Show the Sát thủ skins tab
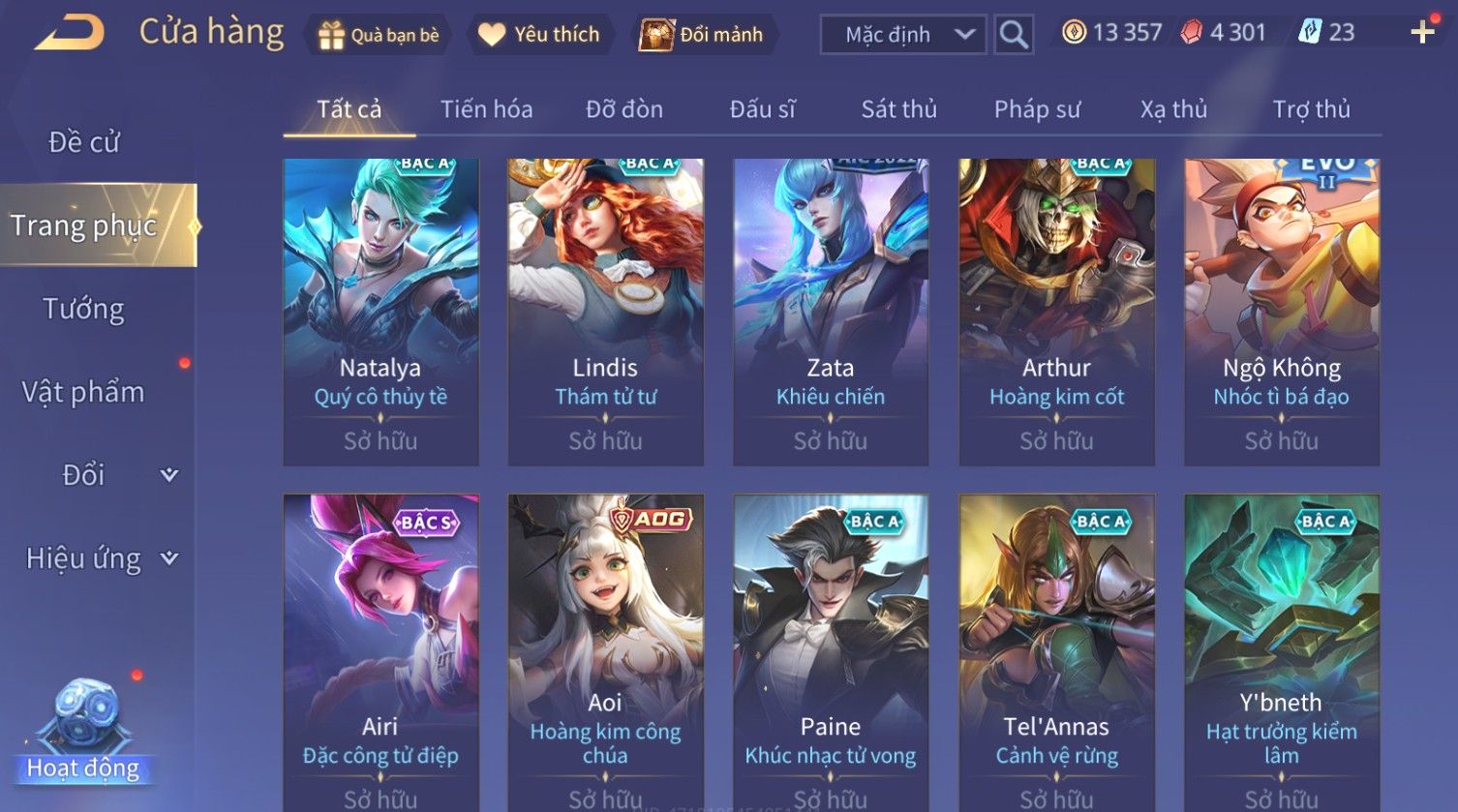The height and width of the screenshot is (812, 1458). pos(898,109)
